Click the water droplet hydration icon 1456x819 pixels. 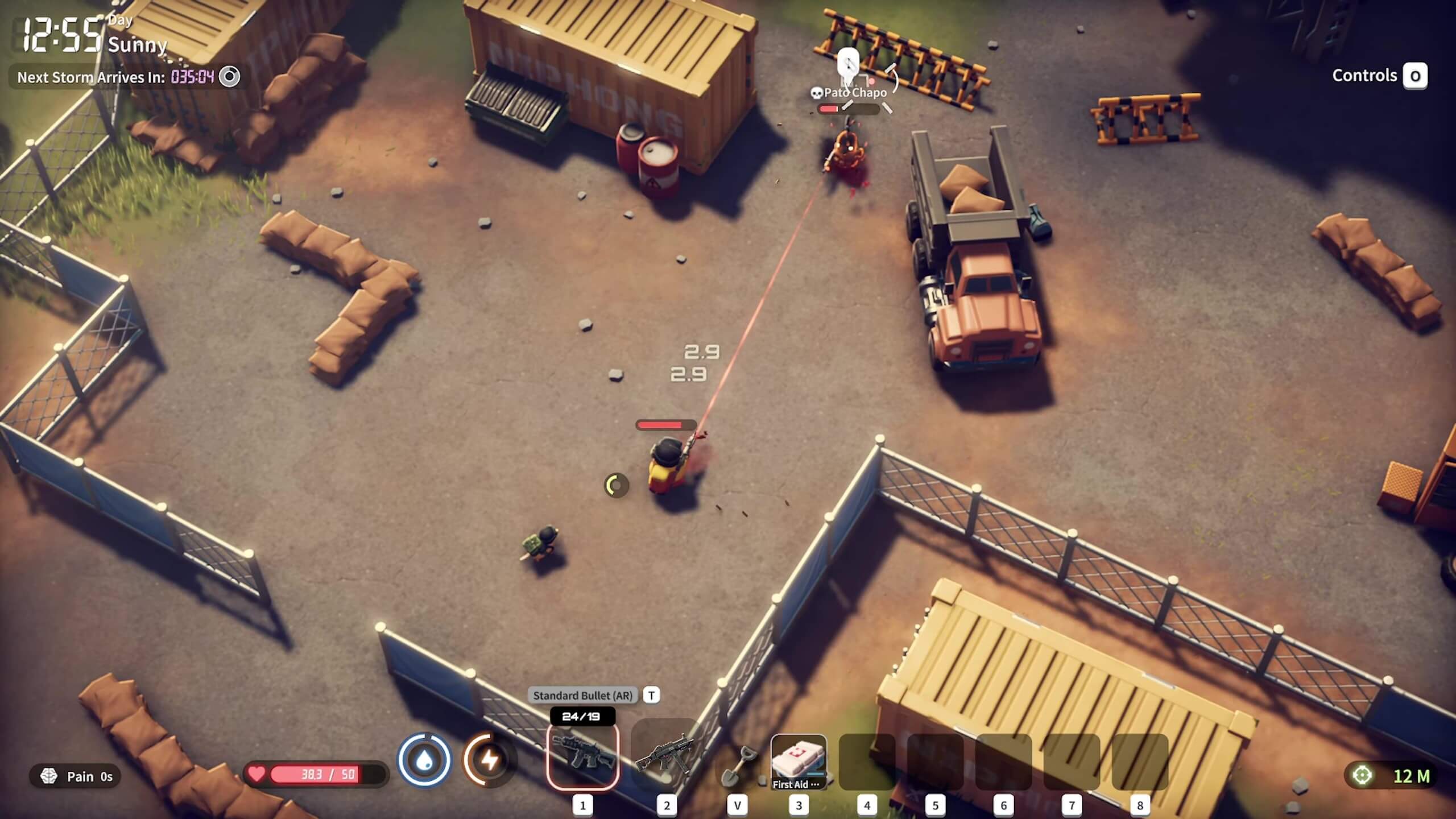(x=424, y=760)
